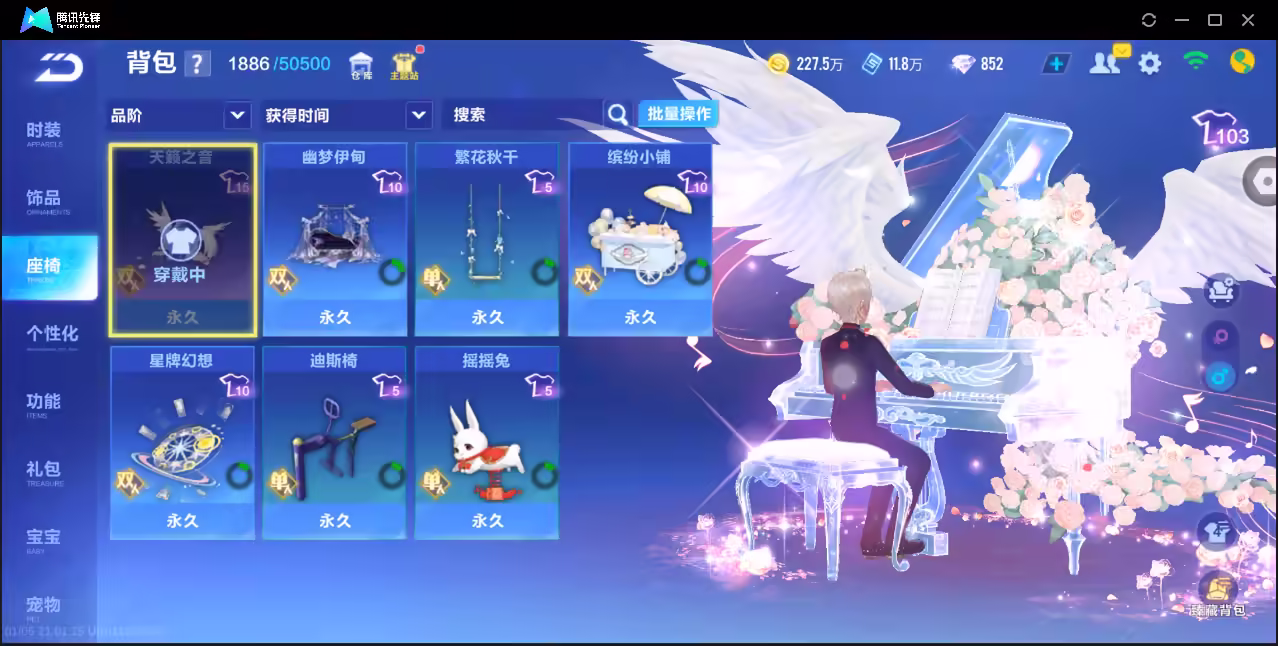Screen dimensions: 1278x646
Task: Switch to the 功能 items tab
Action: coord(44,403)
